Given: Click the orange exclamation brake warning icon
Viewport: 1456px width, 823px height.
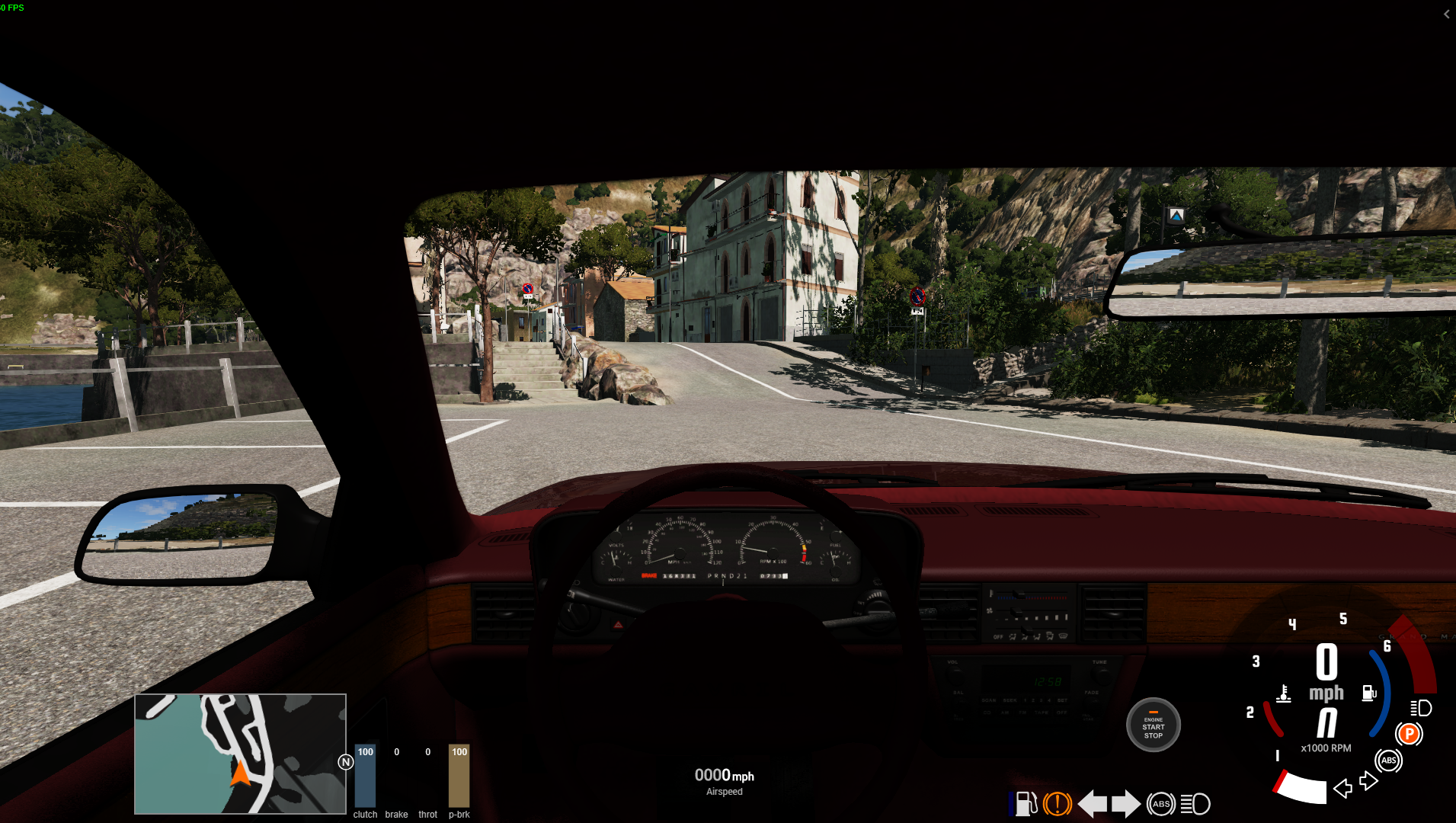Looking at the screenshot, I should (1058, 804).
